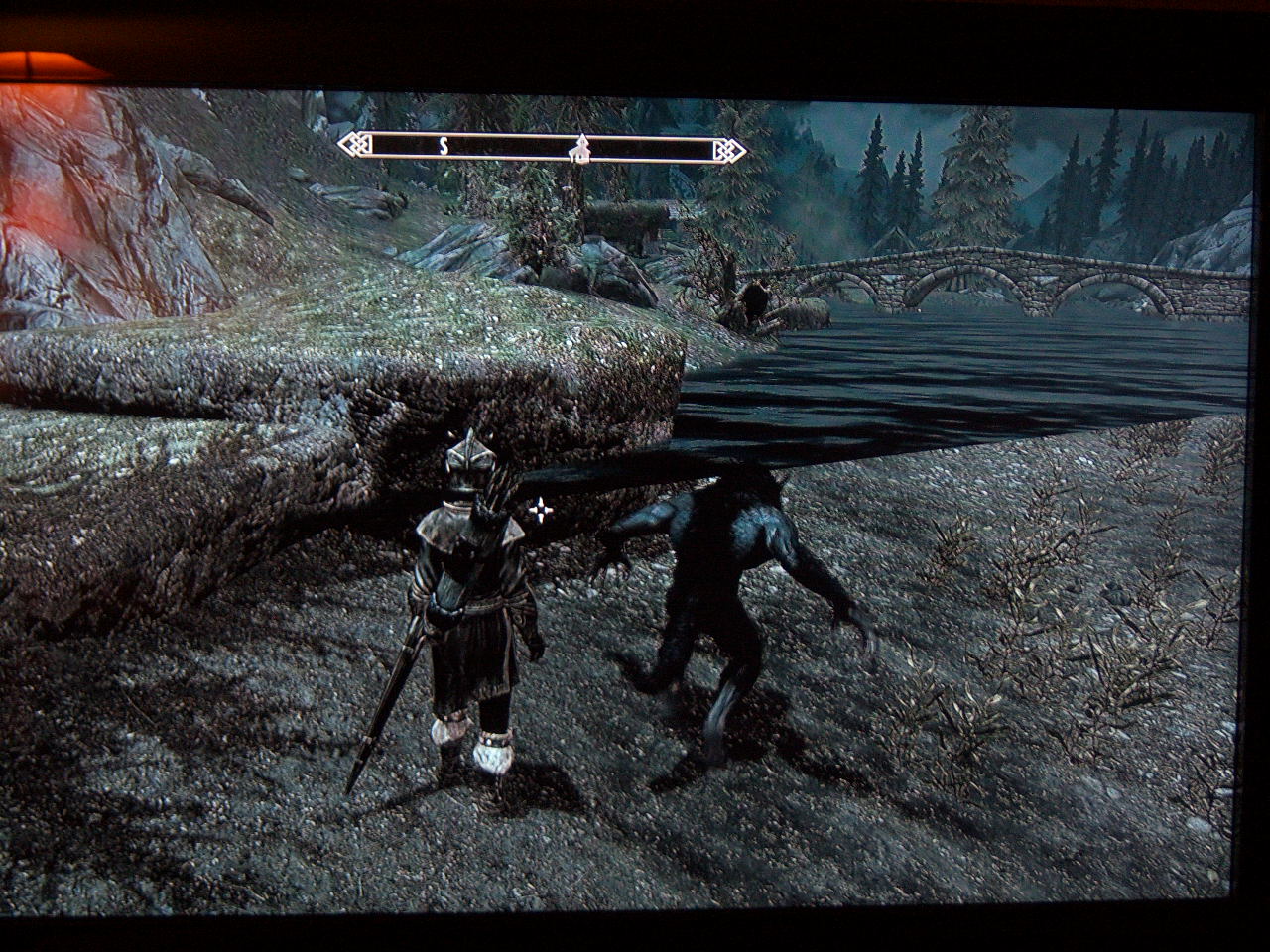Viewport: 1270px width, 952px height.
Task: Click the location marker on the compass
Action: tap(580, 148)
